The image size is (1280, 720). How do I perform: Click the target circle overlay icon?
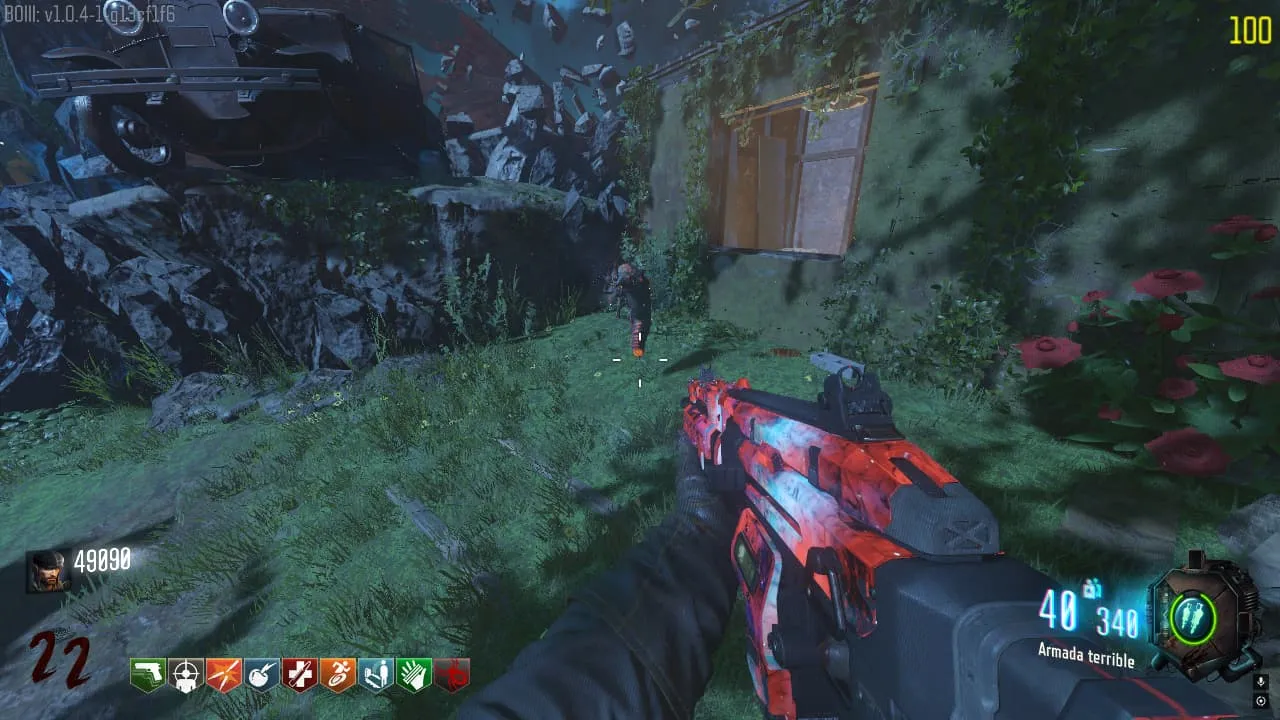1261,701
